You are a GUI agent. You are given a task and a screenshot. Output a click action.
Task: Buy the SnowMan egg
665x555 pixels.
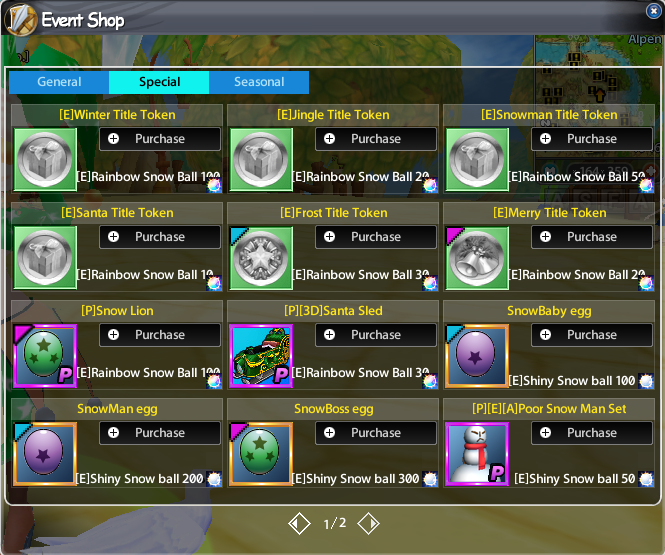[x=160, y=433]
